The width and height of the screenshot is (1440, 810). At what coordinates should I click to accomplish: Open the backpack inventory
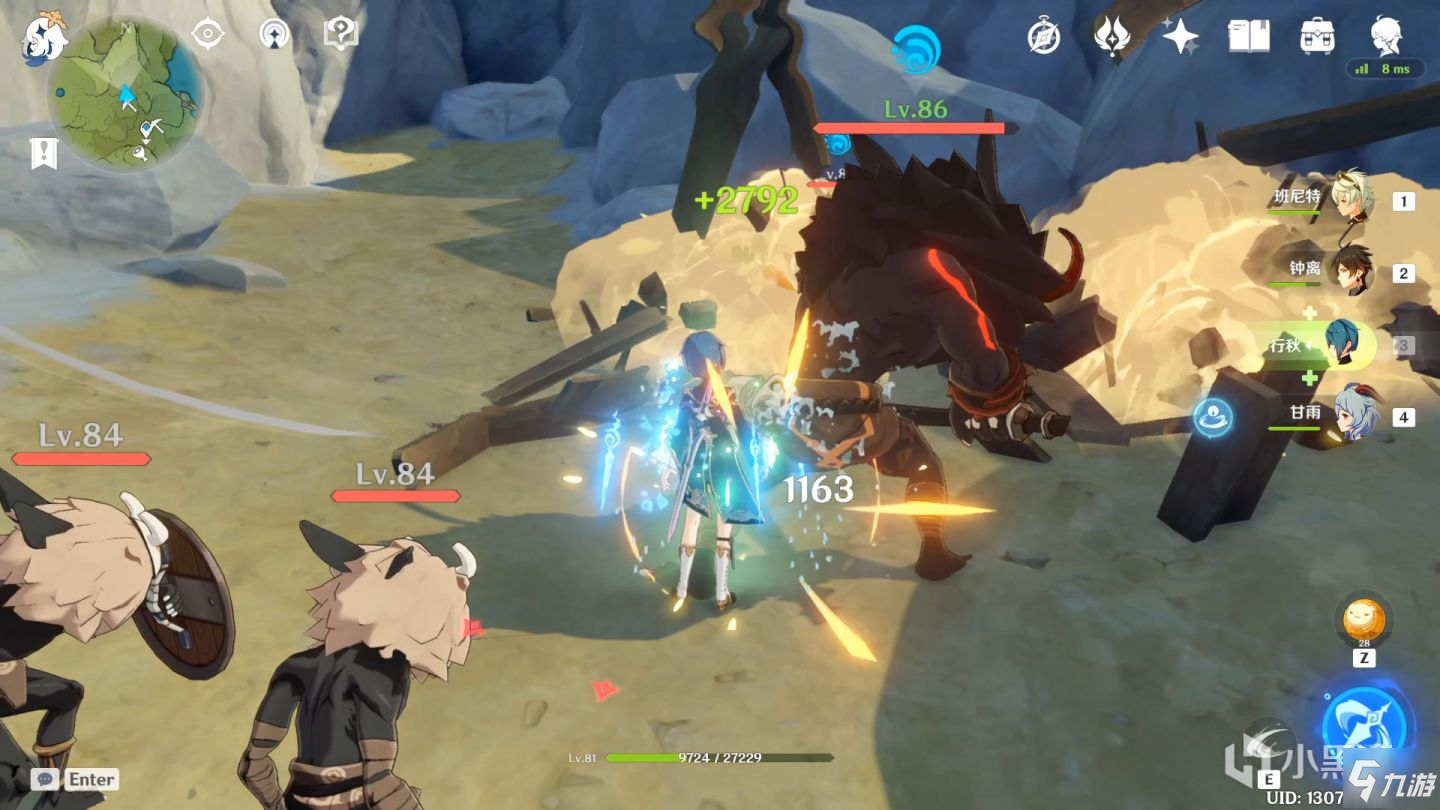pyautogui.click(x=1317, y=37)
